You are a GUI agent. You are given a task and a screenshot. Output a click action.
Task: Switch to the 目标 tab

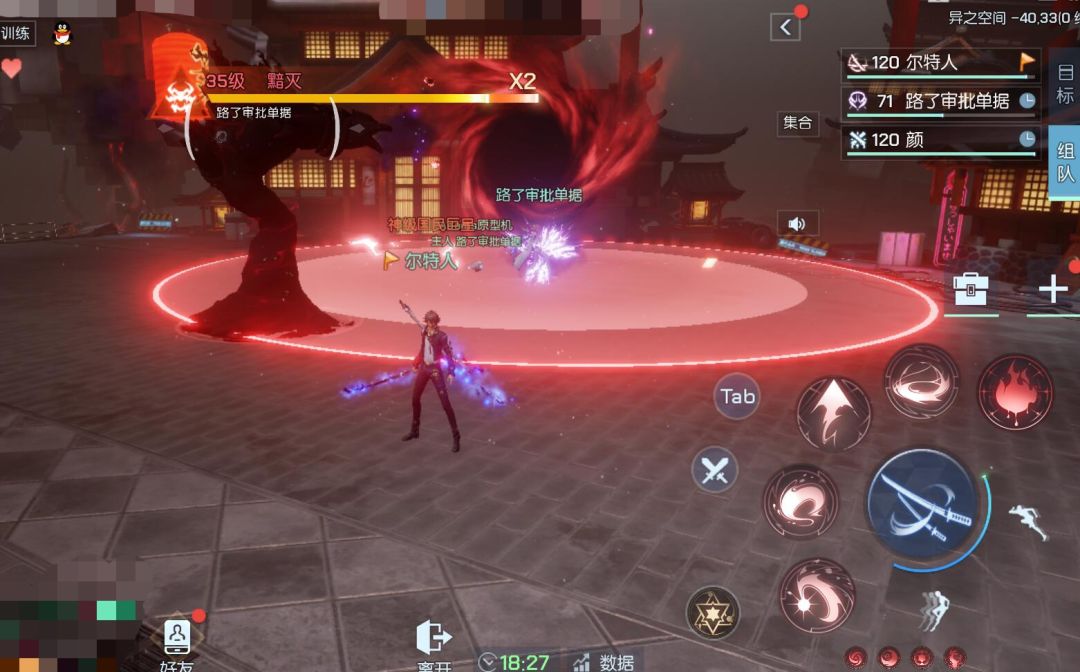1064,83
